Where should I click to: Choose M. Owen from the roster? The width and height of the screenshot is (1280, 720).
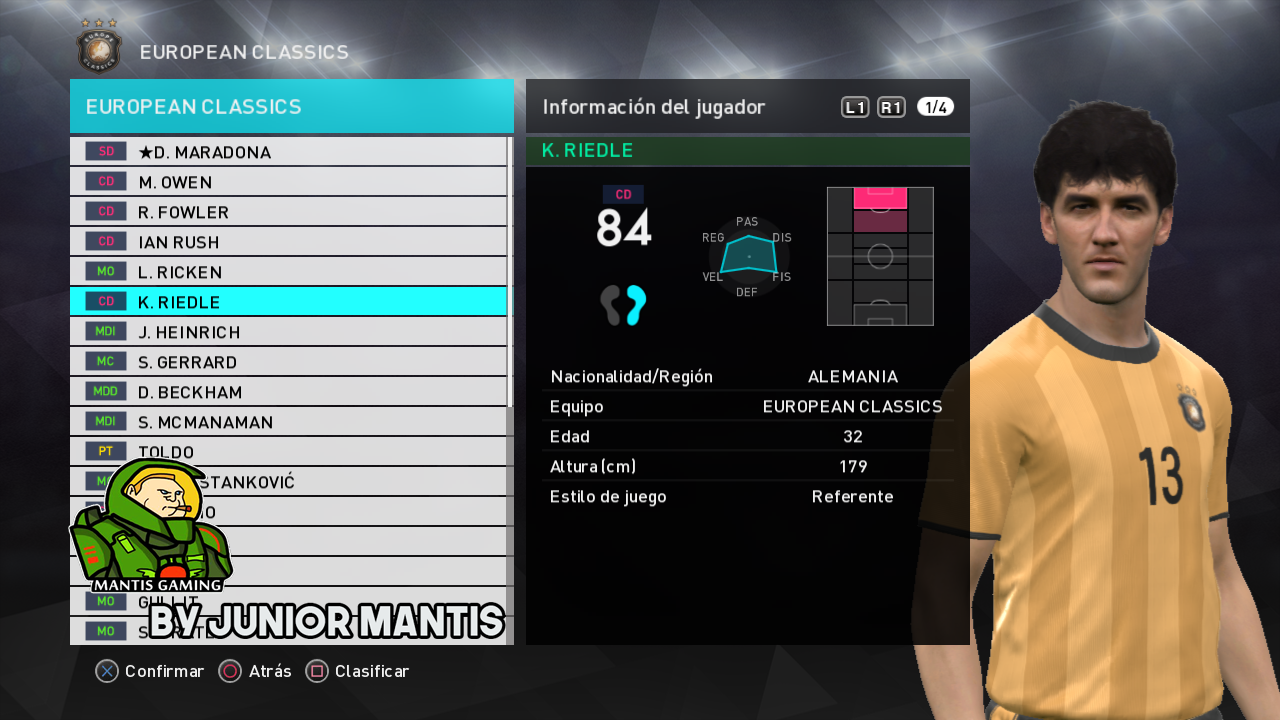point(288,182)
